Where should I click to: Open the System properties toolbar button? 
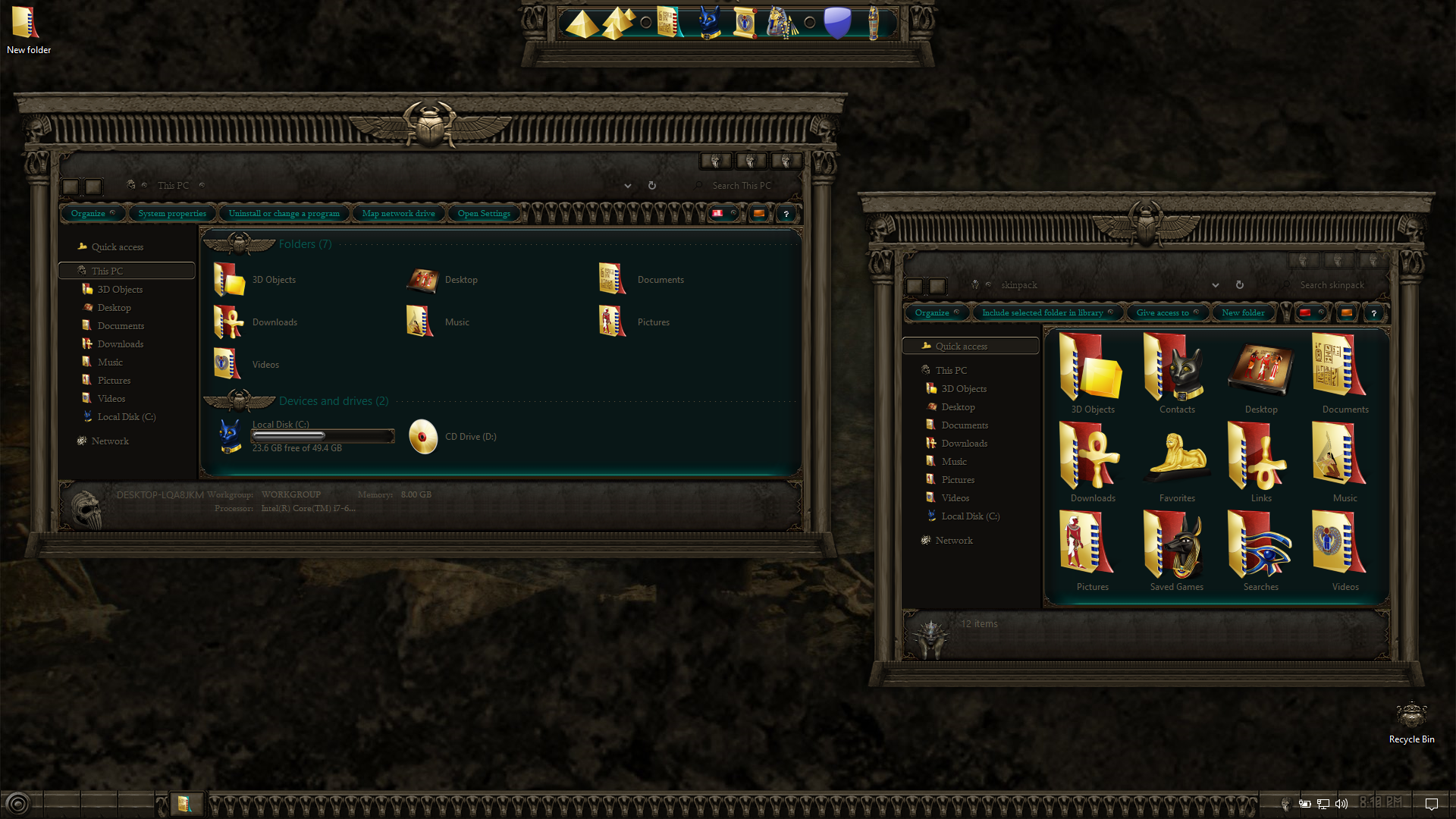[172, 214]
